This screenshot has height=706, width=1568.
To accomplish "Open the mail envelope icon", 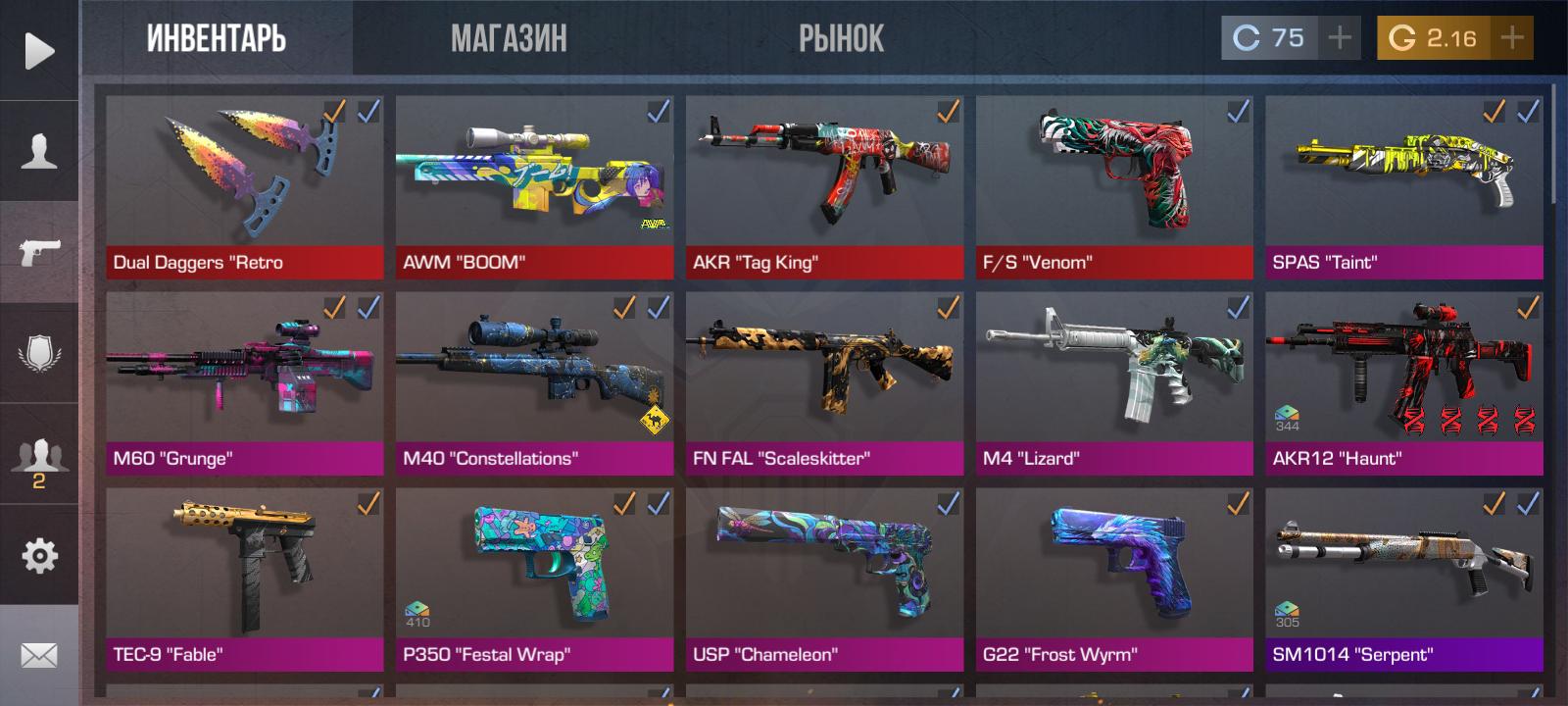I will 39,655.
